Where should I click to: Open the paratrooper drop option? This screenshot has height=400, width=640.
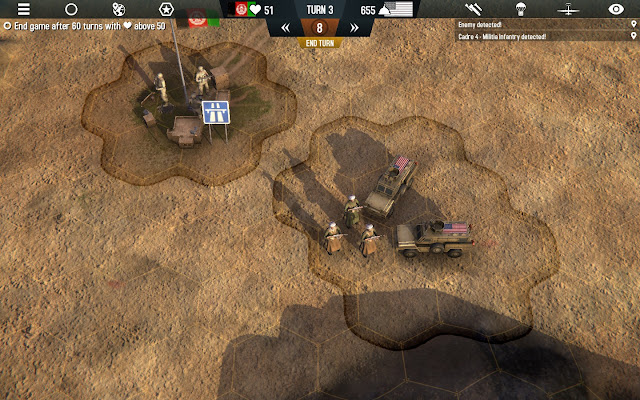(520, 9)
